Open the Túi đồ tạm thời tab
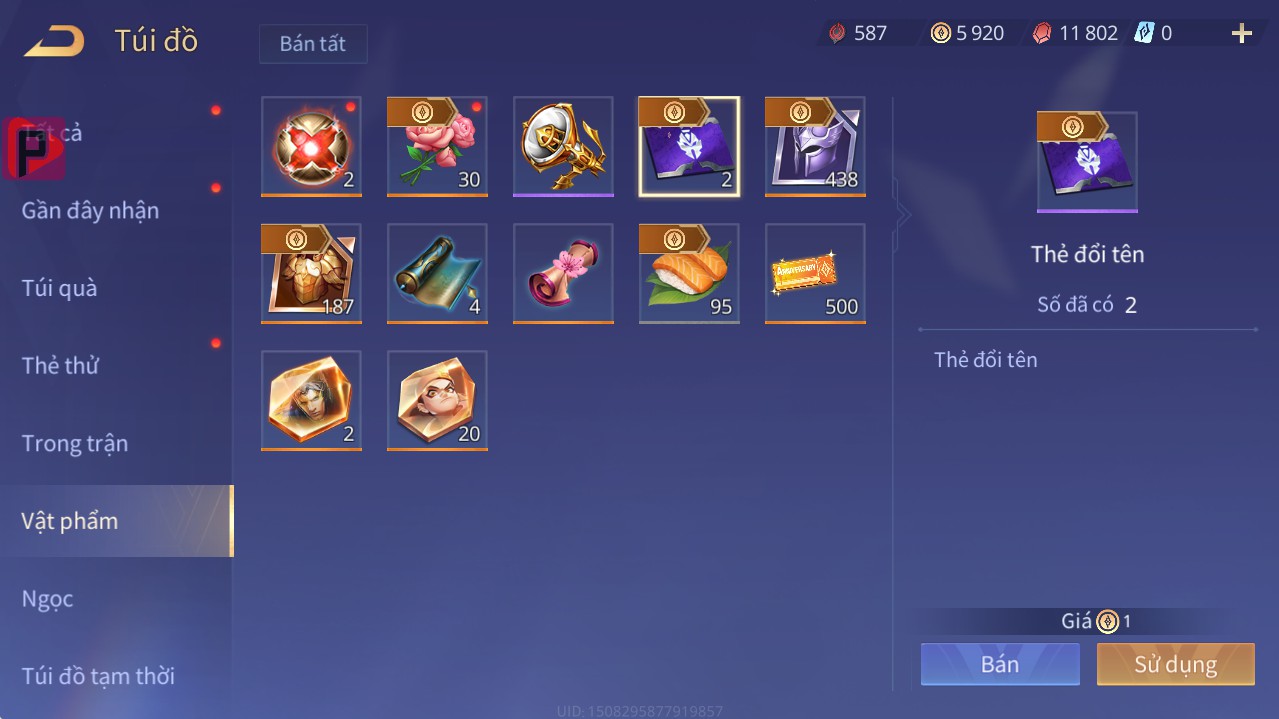The image size is (1279, 719). pos(98,676)
